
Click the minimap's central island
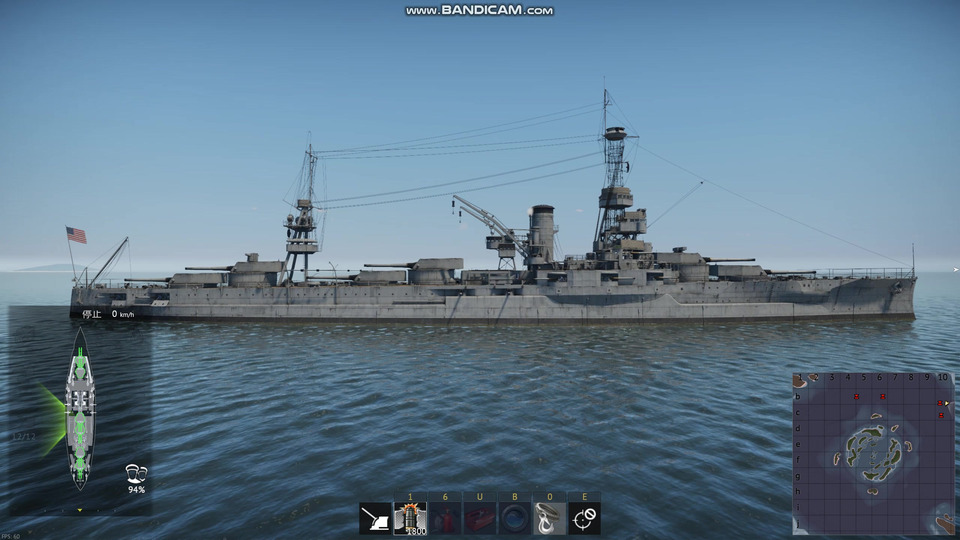click(x=872, y=449)
